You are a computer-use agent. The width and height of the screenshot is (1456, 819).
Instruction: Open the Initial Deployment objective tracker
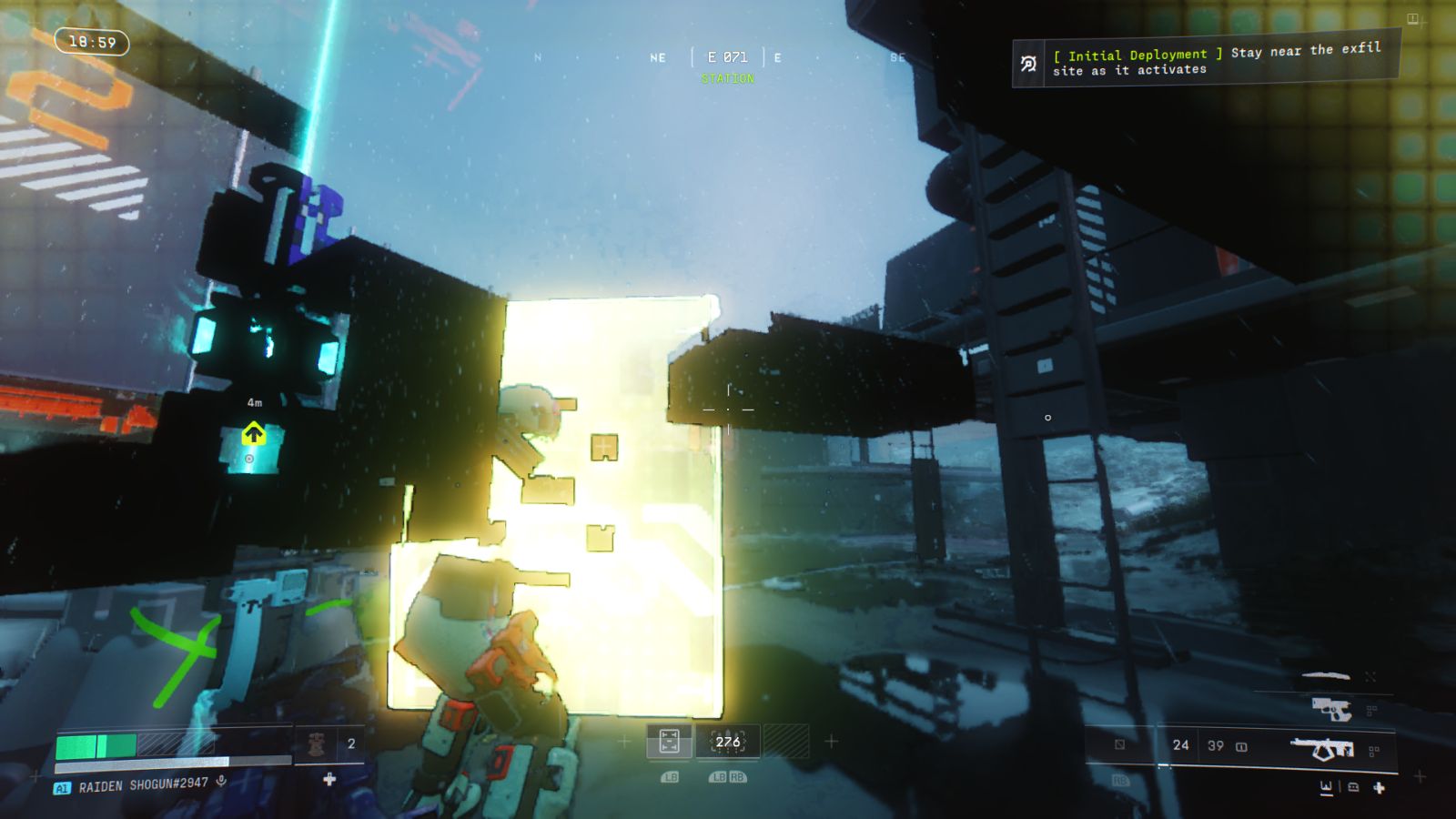tap(1217, 61)
